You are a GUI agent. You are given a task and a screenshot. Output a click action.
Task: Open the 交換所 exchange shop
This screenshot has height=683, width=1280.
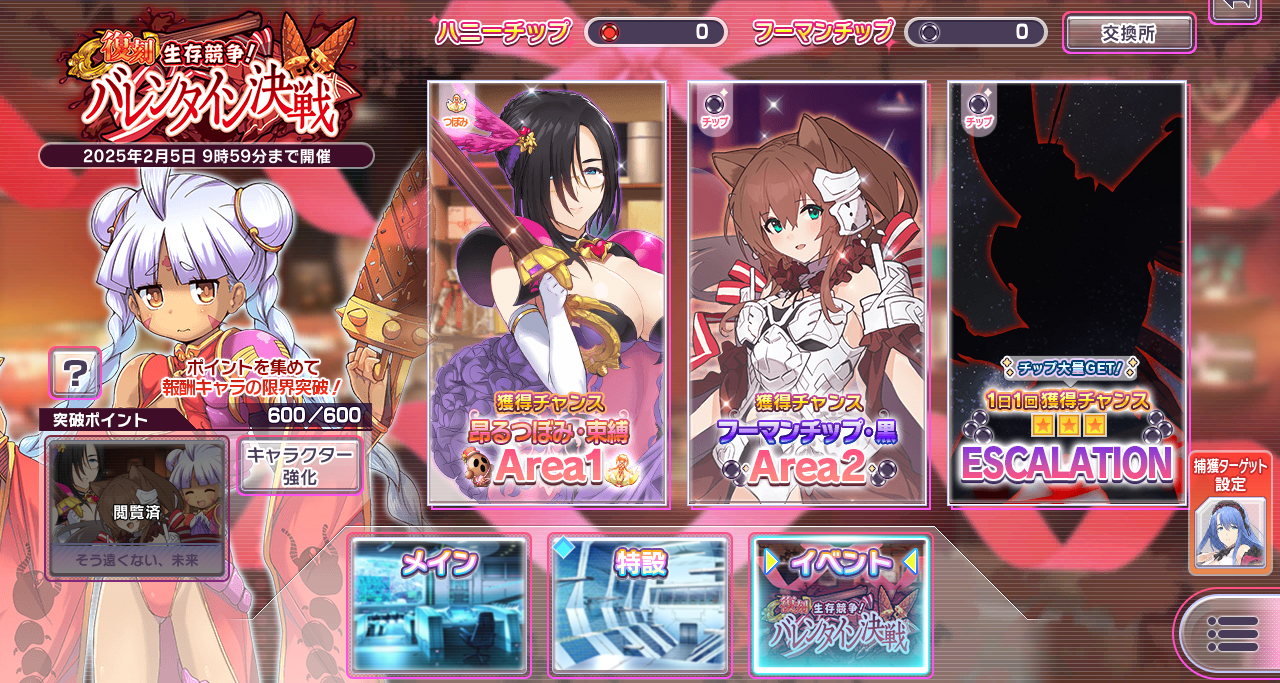tap(1129, 33)
